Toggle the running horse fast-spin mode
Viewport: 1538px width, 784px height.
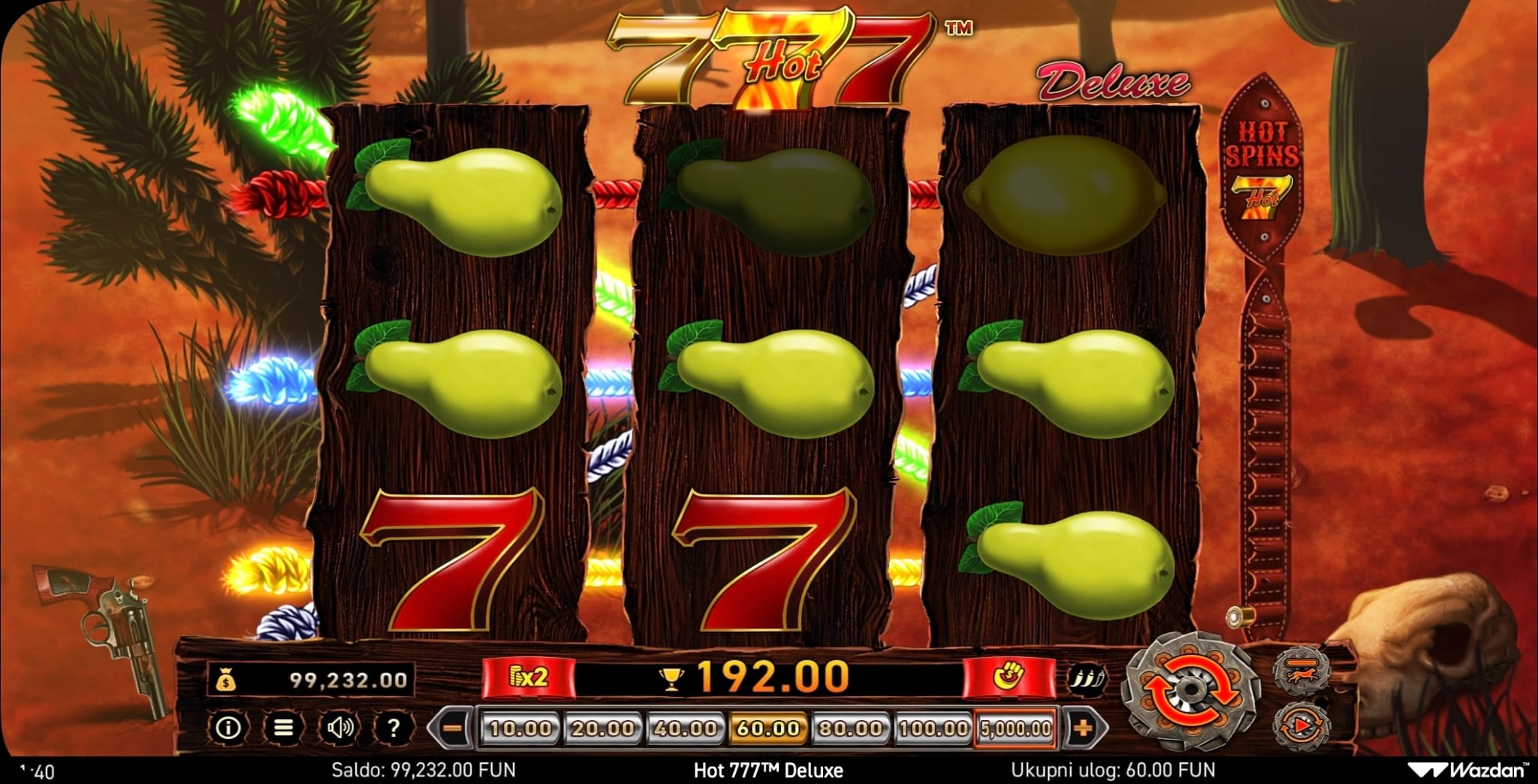[x=1301, y=668]
